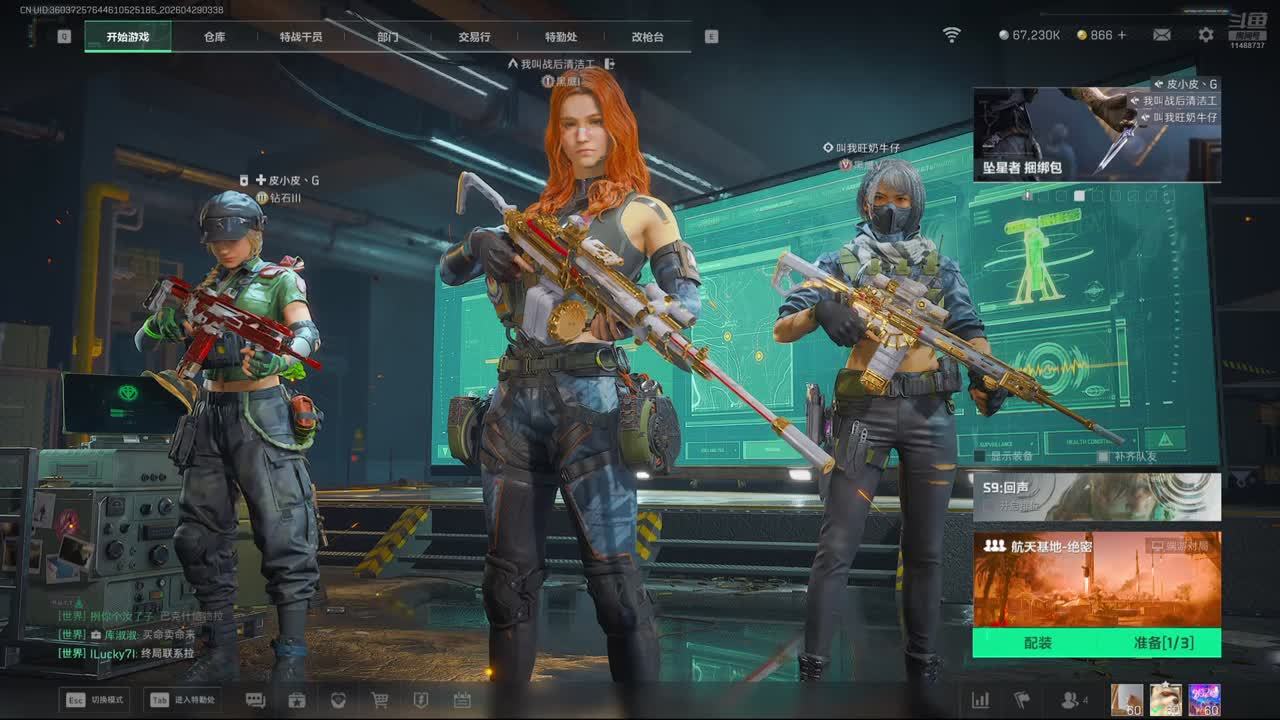Screen dimensions: 1280x720
Task: Select the 航天基地-绝密 map card
Action: point(1096,580)
